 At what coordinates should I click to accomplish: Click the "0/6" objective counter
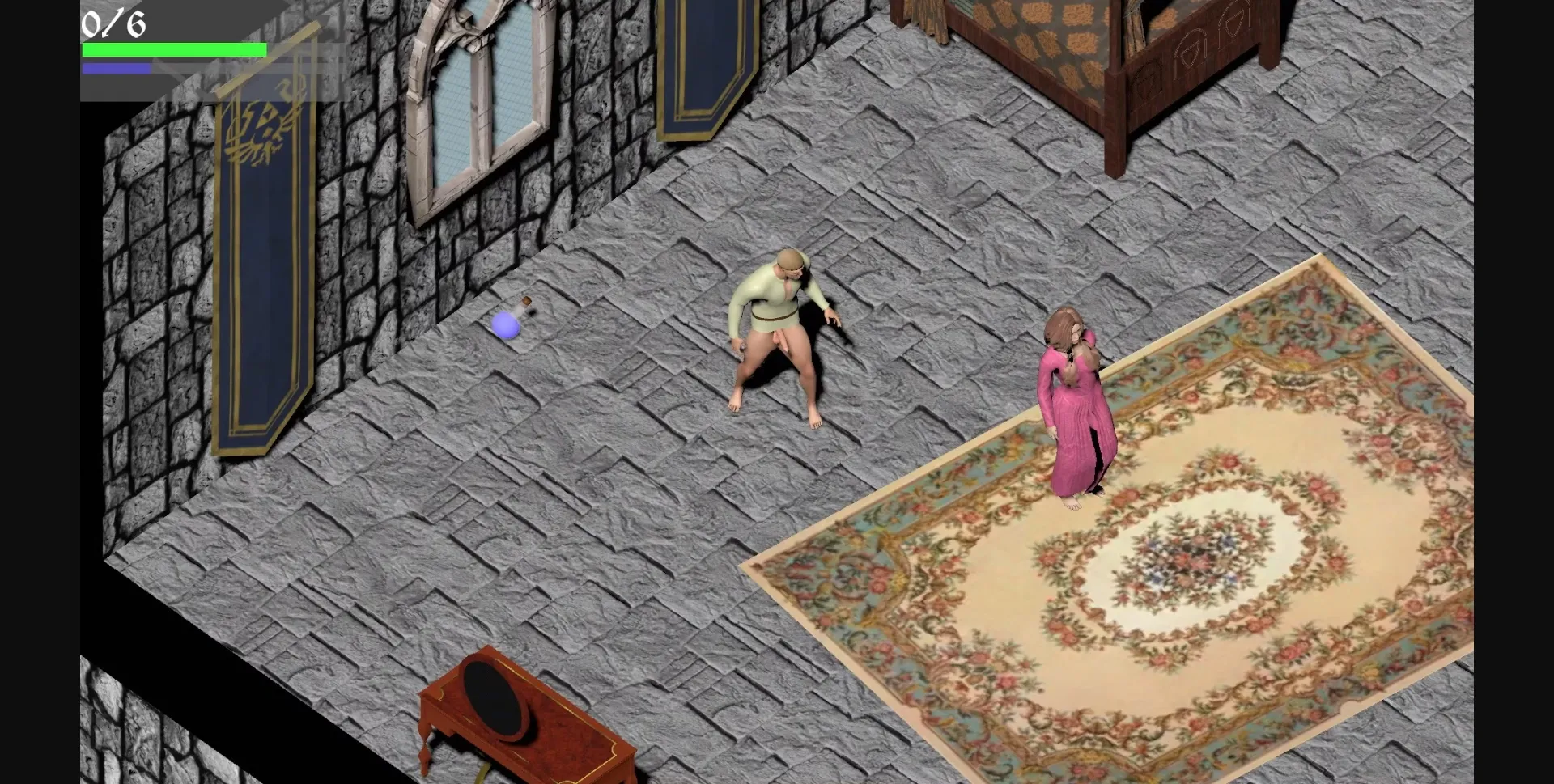[x=113, y=22]
